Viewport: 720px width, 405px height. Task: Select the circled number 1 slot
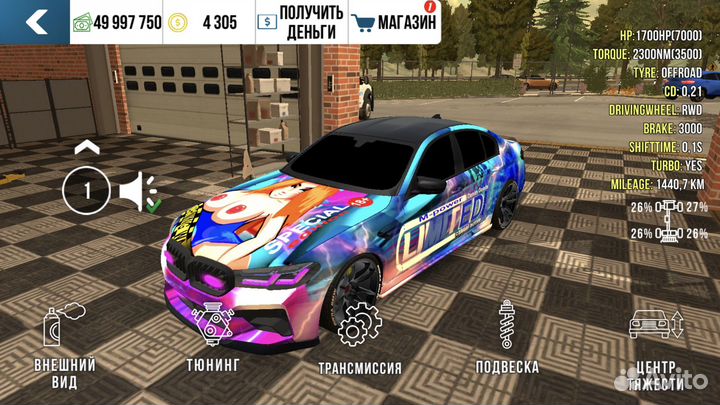click(86, 190)
